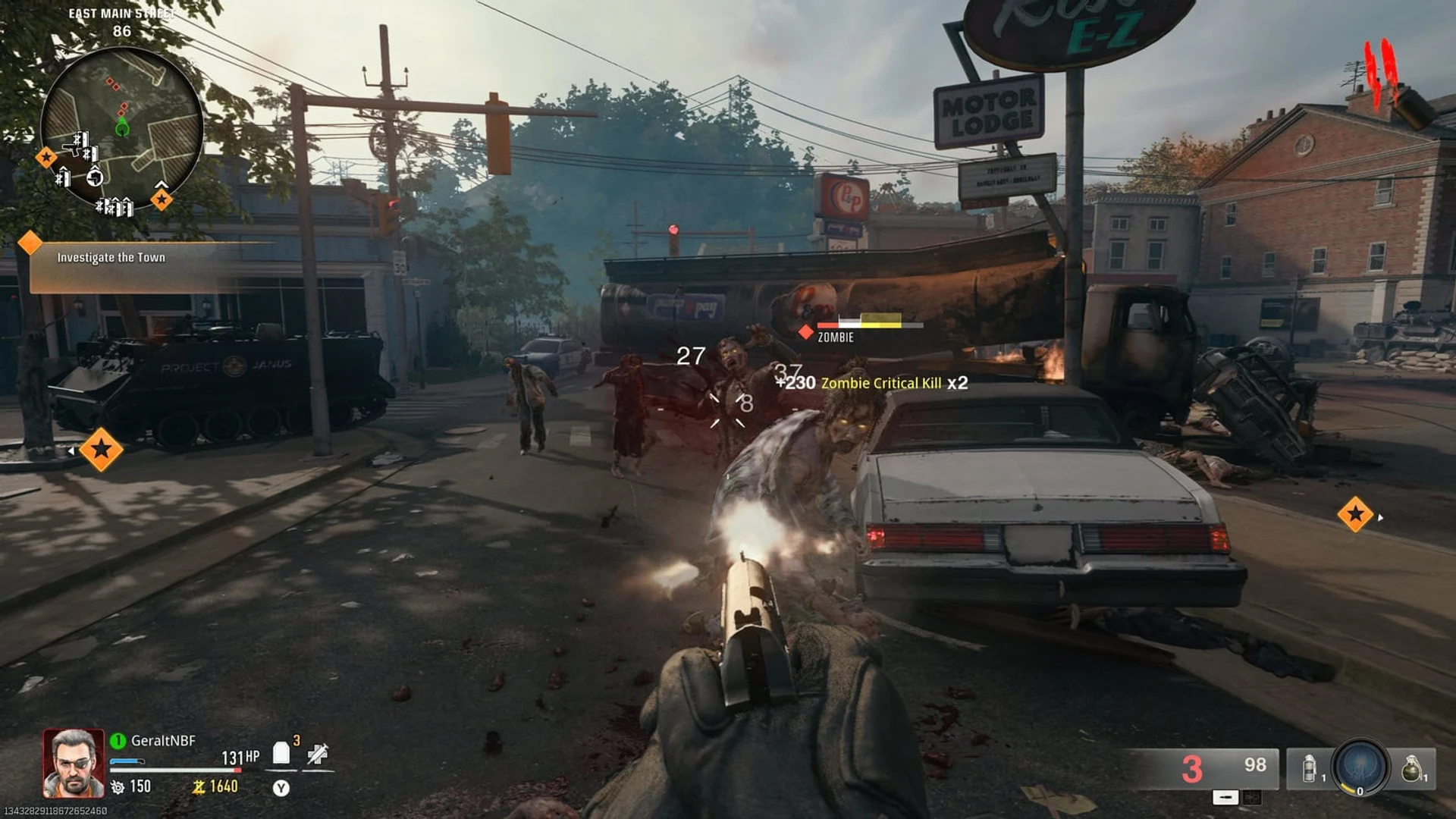Select the armor plate icon
Viewport: 1456px width, 819px height.
pos(281,753)
